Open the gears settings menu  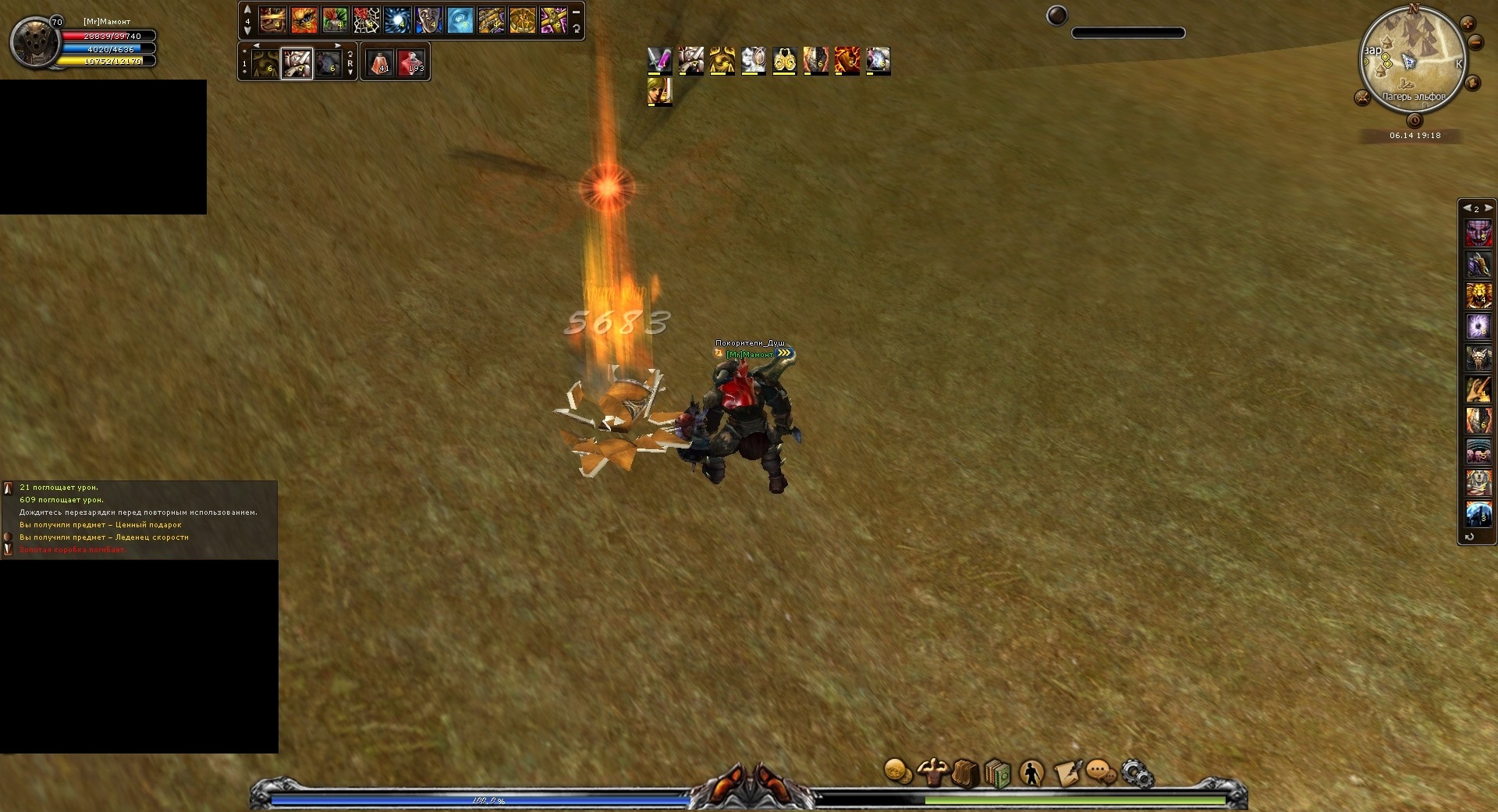[1137, 773]
